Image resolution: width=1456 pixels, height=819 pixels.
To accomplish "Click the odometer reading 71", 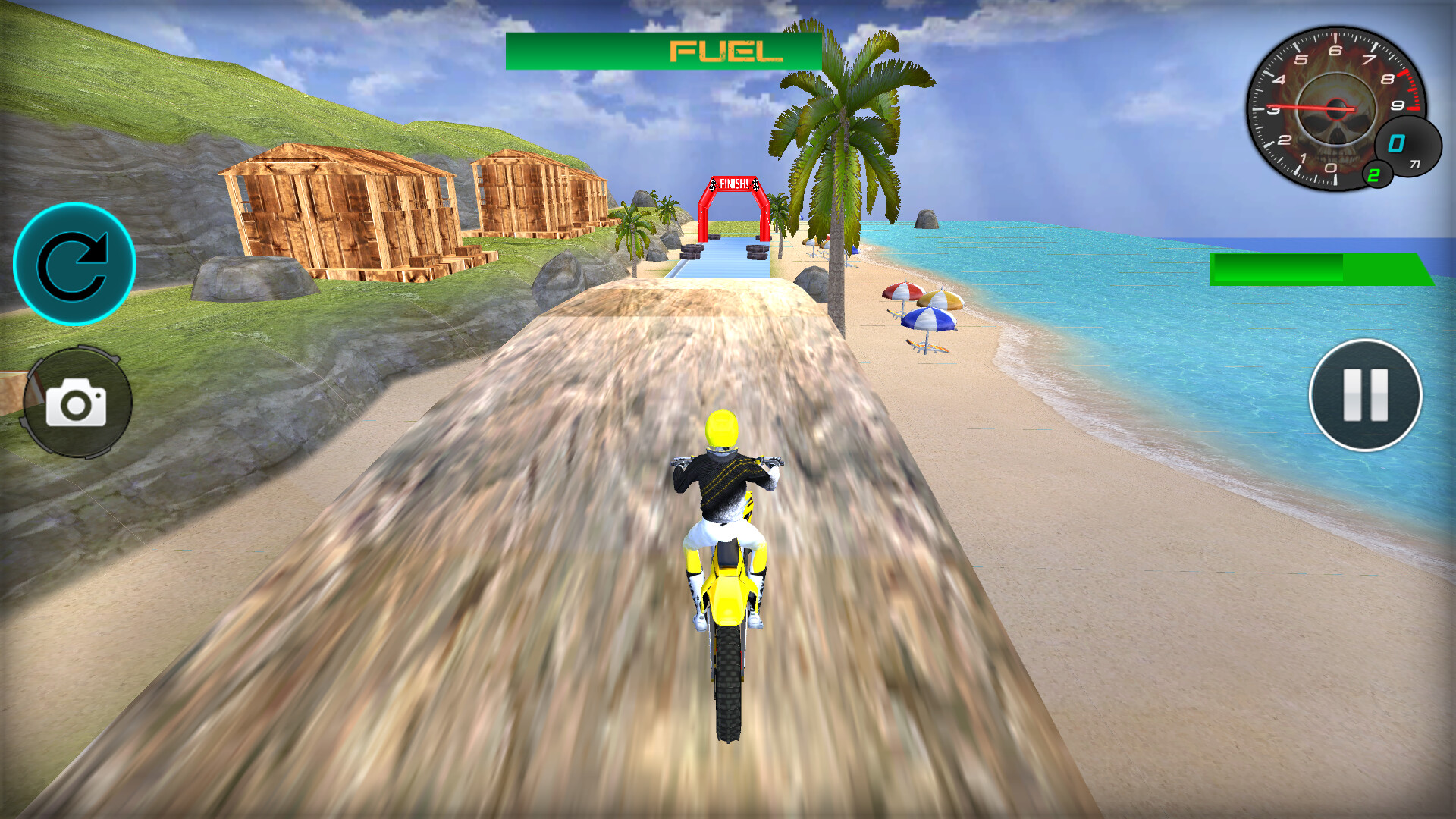I will click(x=1415, y=165).
